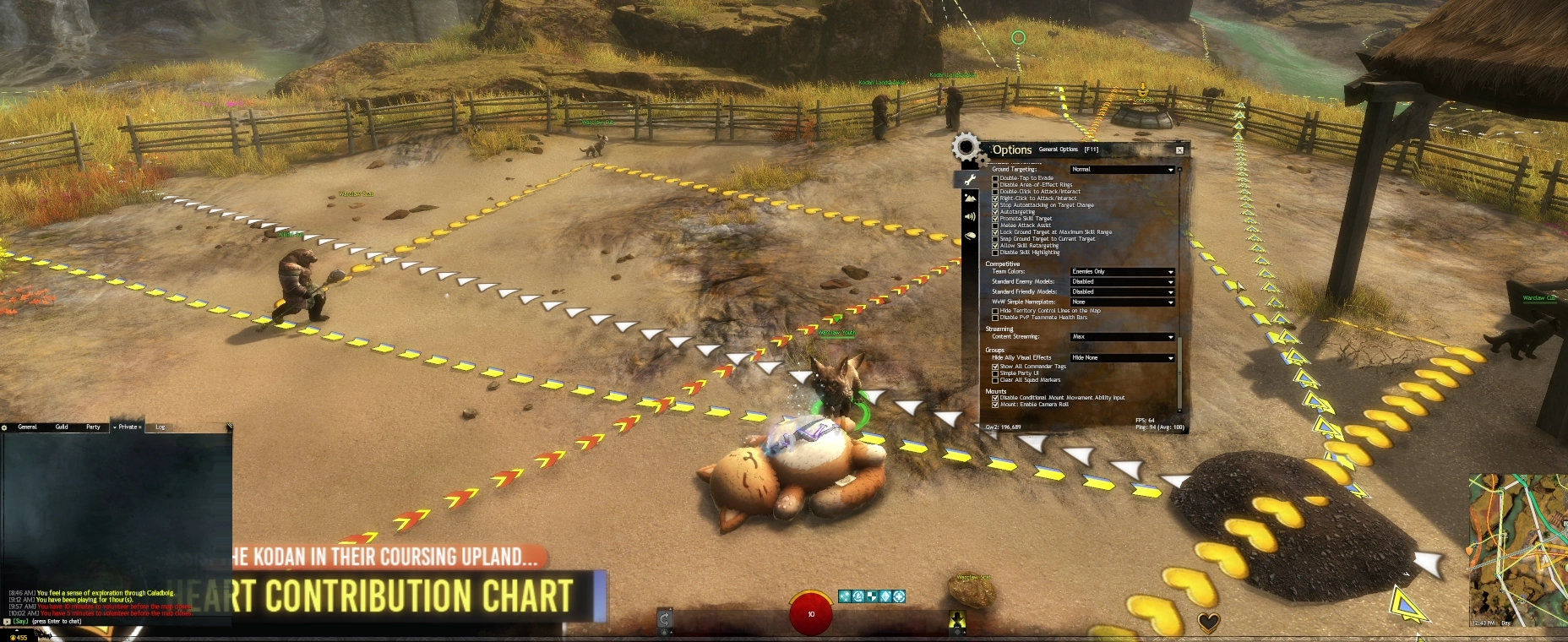The image size is (1568, 642).
Task: Open the Ground Targeting dropdown
Action: tap(1122, 170)
